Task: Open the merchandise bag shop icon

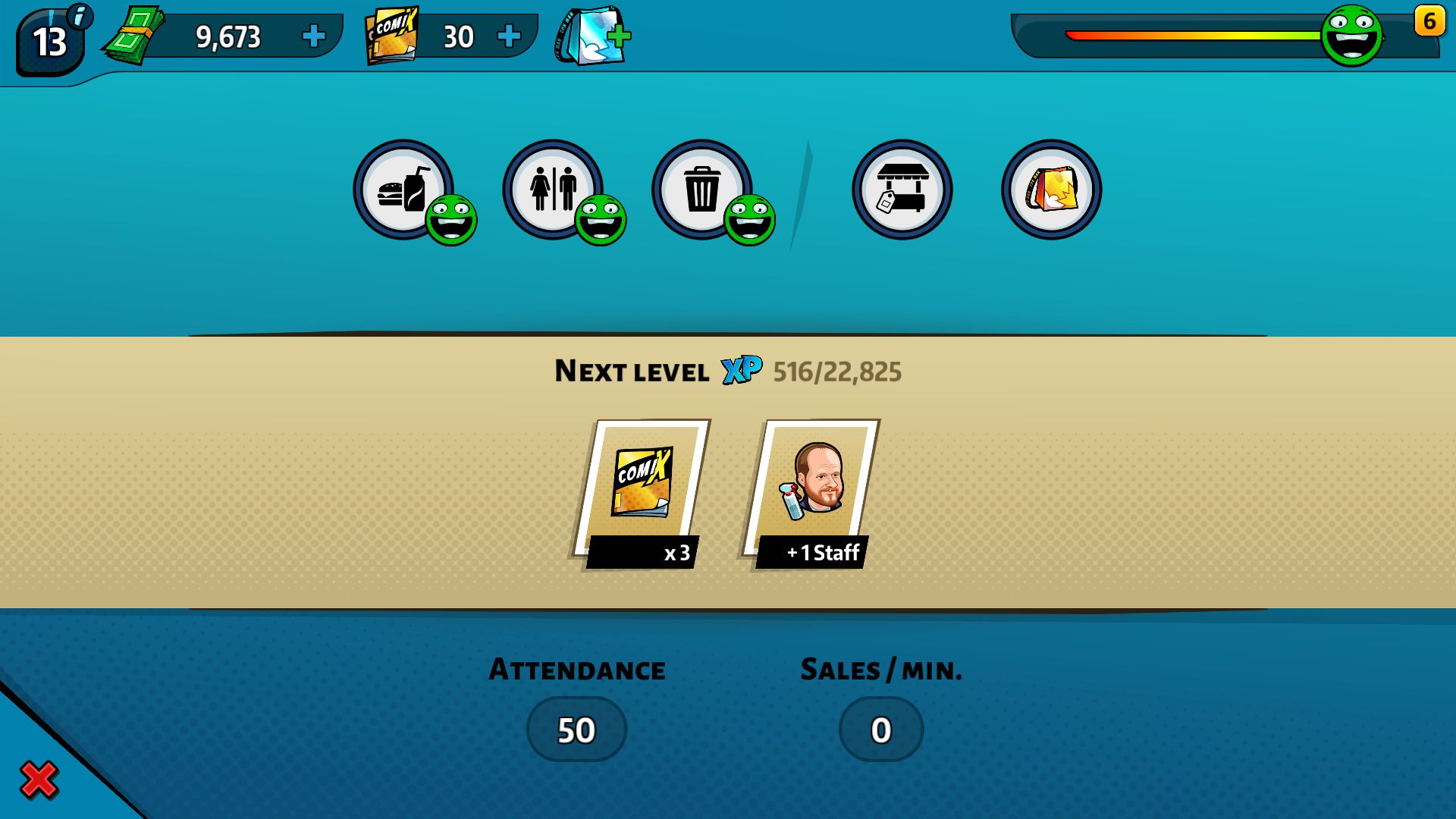Action: pyautogui.click(x=1050, y=188)
